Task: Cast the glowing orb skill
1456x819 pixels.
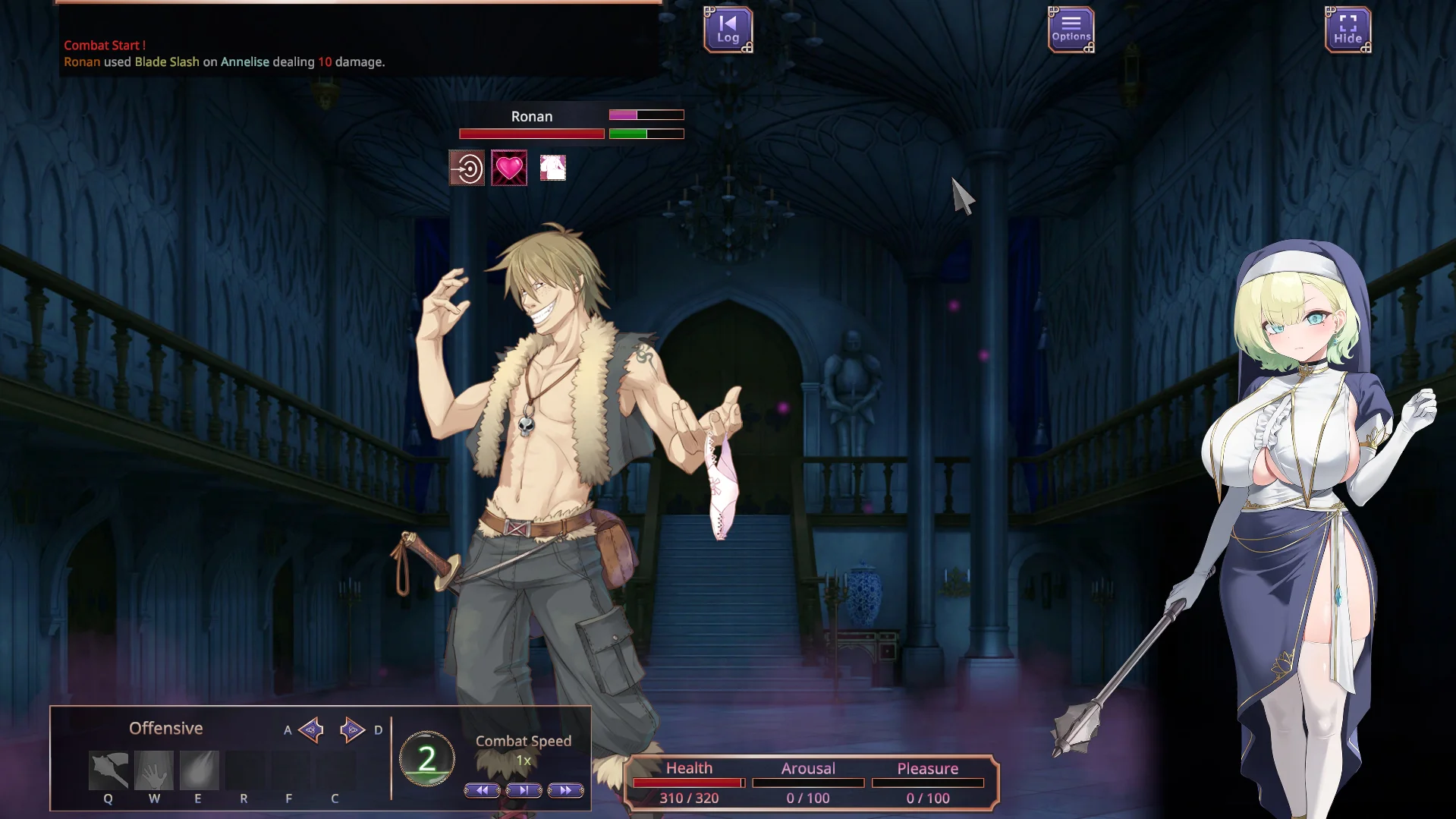Action: pos(199,770)
